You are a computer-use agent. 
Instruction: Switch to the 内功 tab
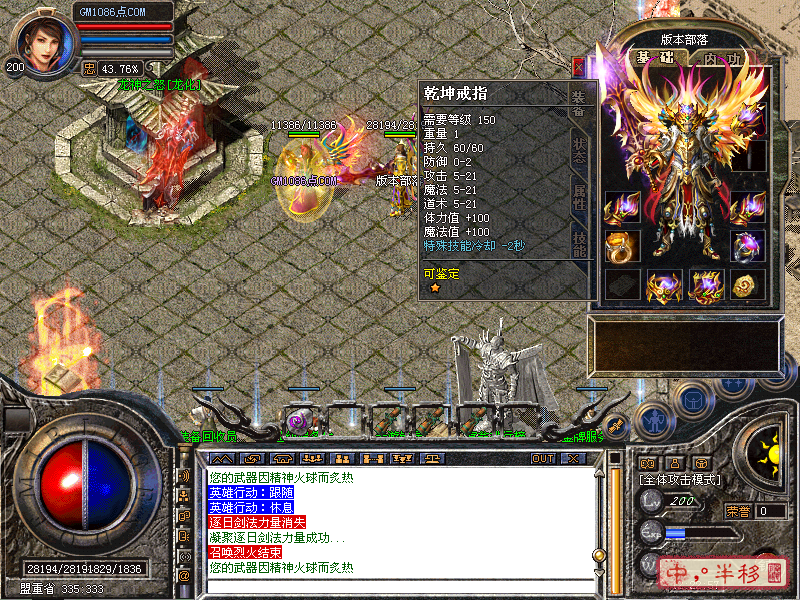[721, 59]
